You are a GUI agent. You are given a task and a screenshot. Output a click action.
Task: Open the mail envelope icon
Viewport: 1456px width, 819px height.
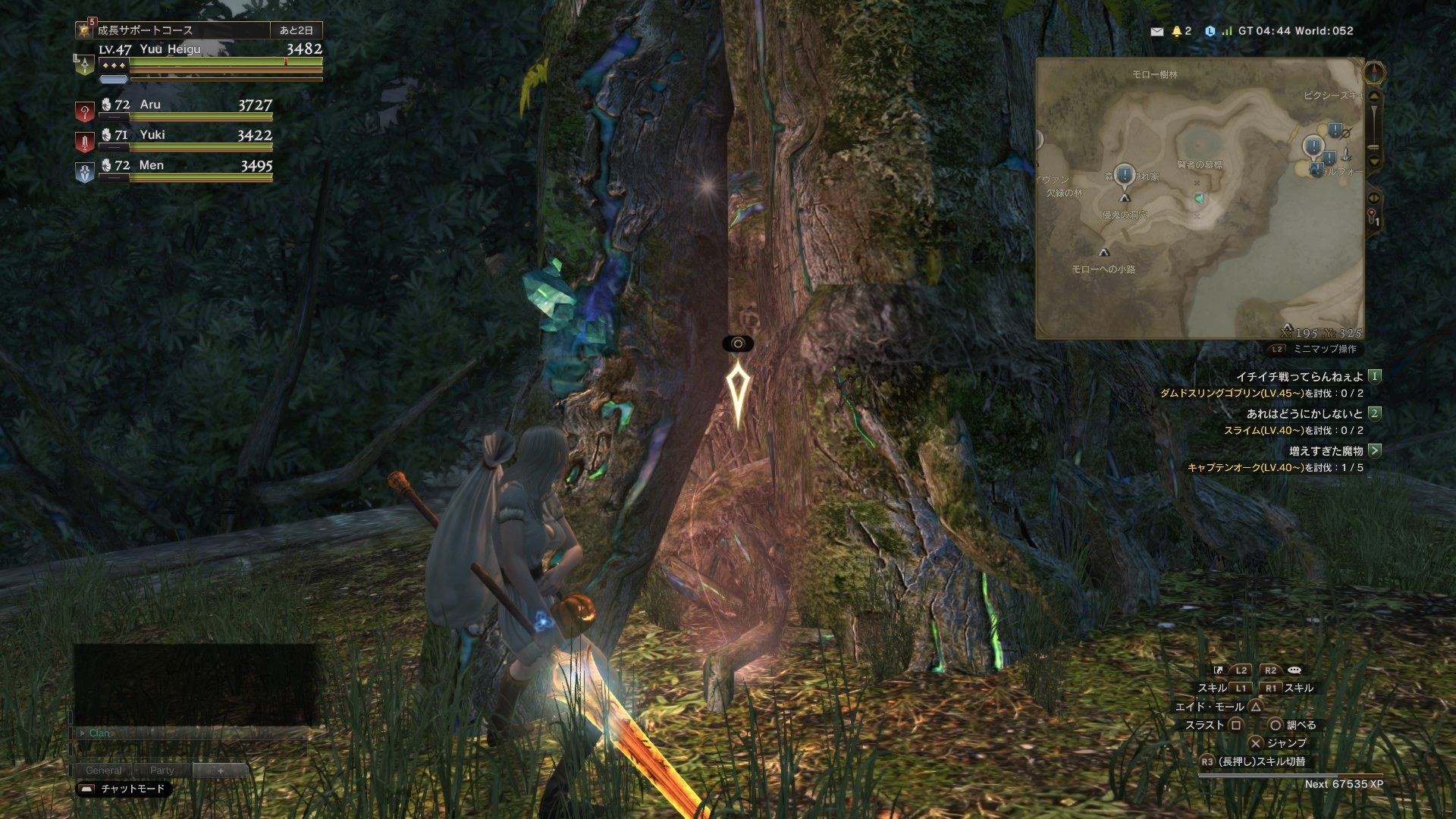1156,31
